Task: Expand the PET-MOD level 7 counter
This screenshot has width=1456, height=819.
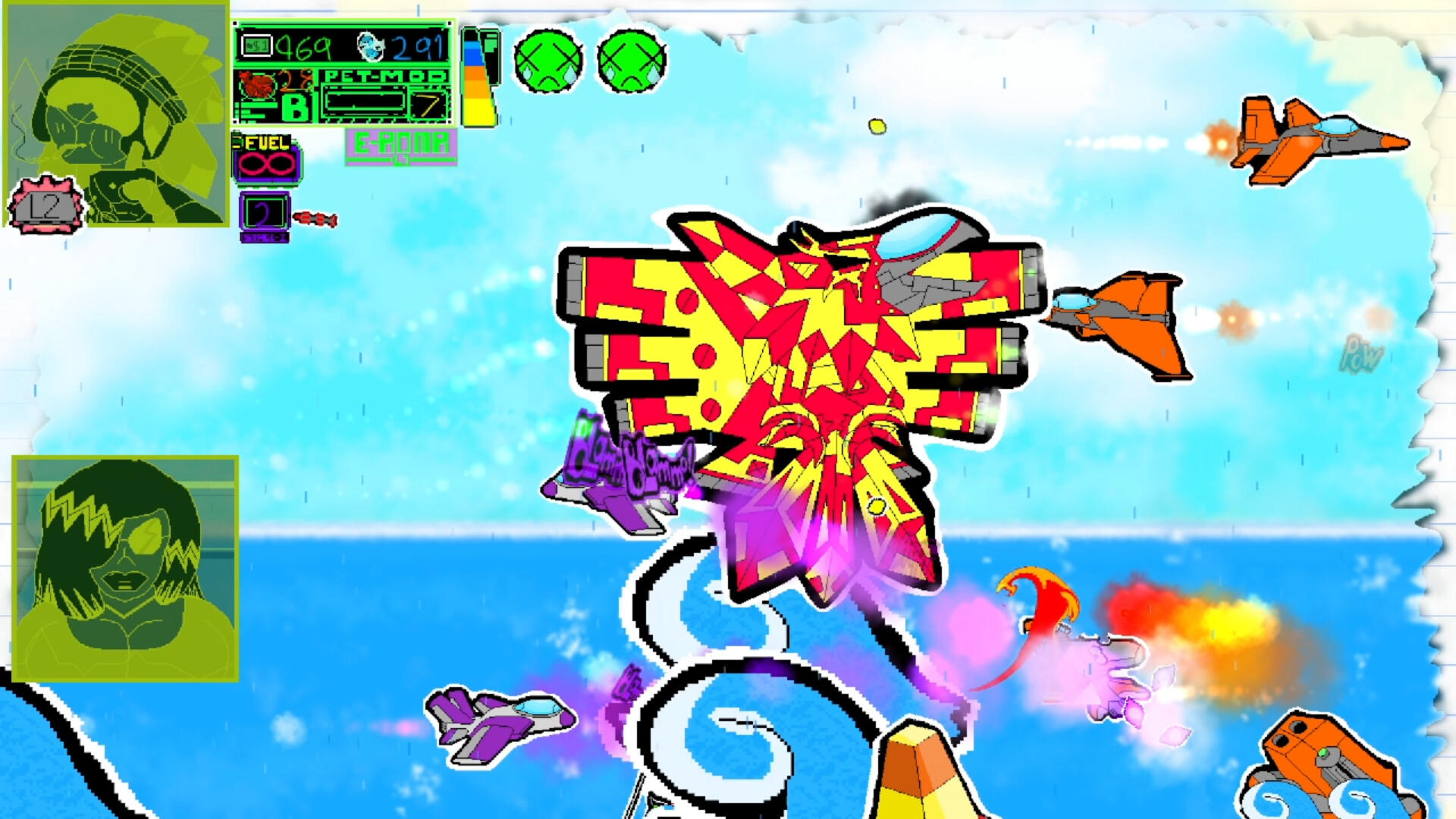Action: point(427,105)
